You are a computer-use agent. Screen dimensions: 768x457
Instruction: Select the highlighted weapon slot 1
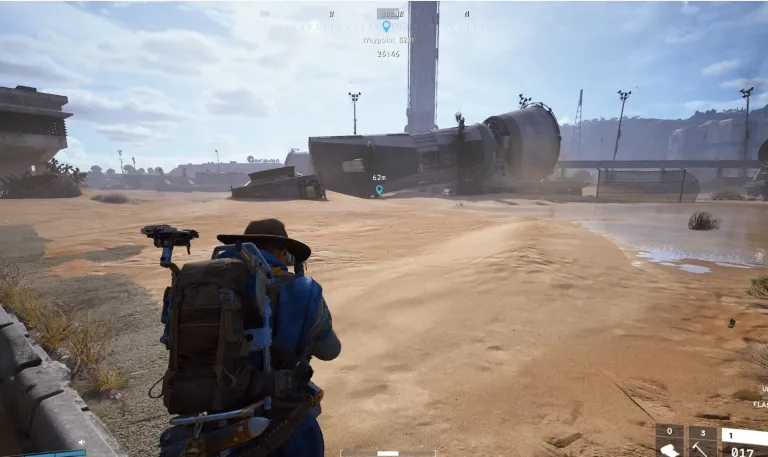(x=744, y=436)
